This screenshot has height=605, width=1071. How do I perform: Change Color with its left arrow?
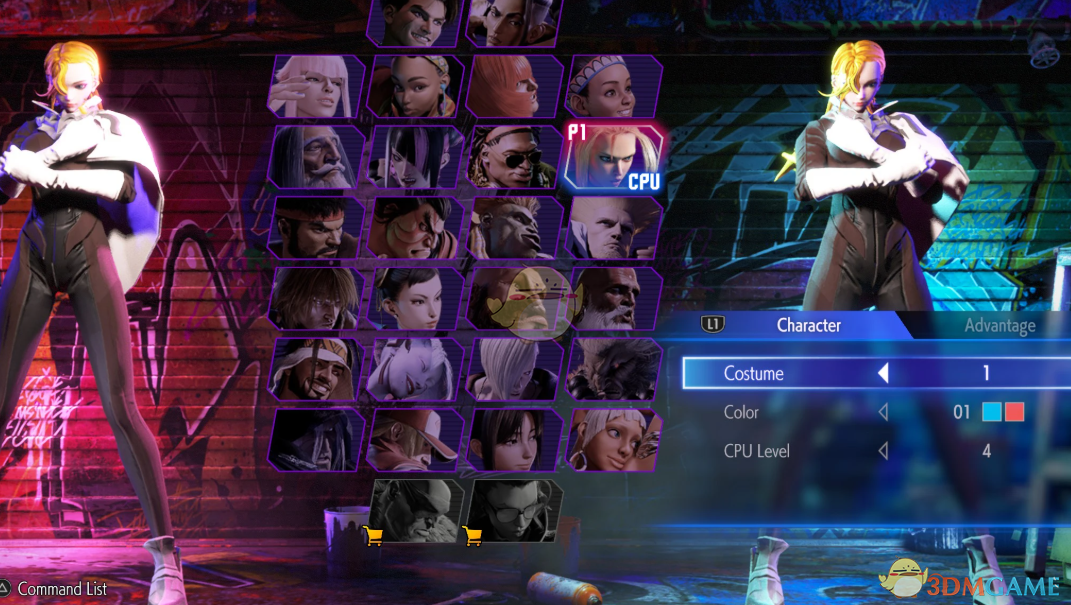pos(883,412)
